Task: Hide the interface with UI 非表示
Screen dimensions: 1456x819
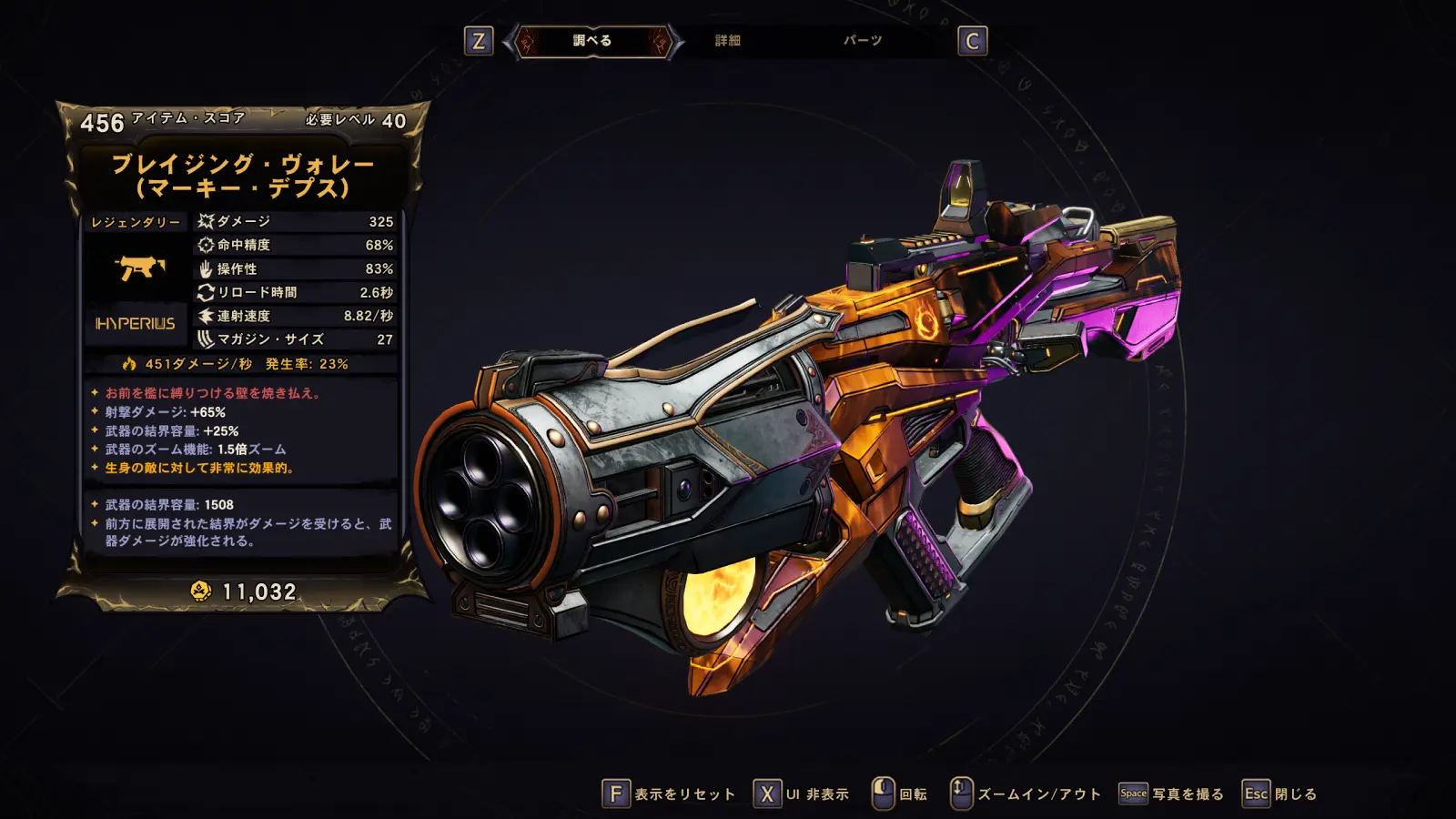Action: click(x=802, y=794)
